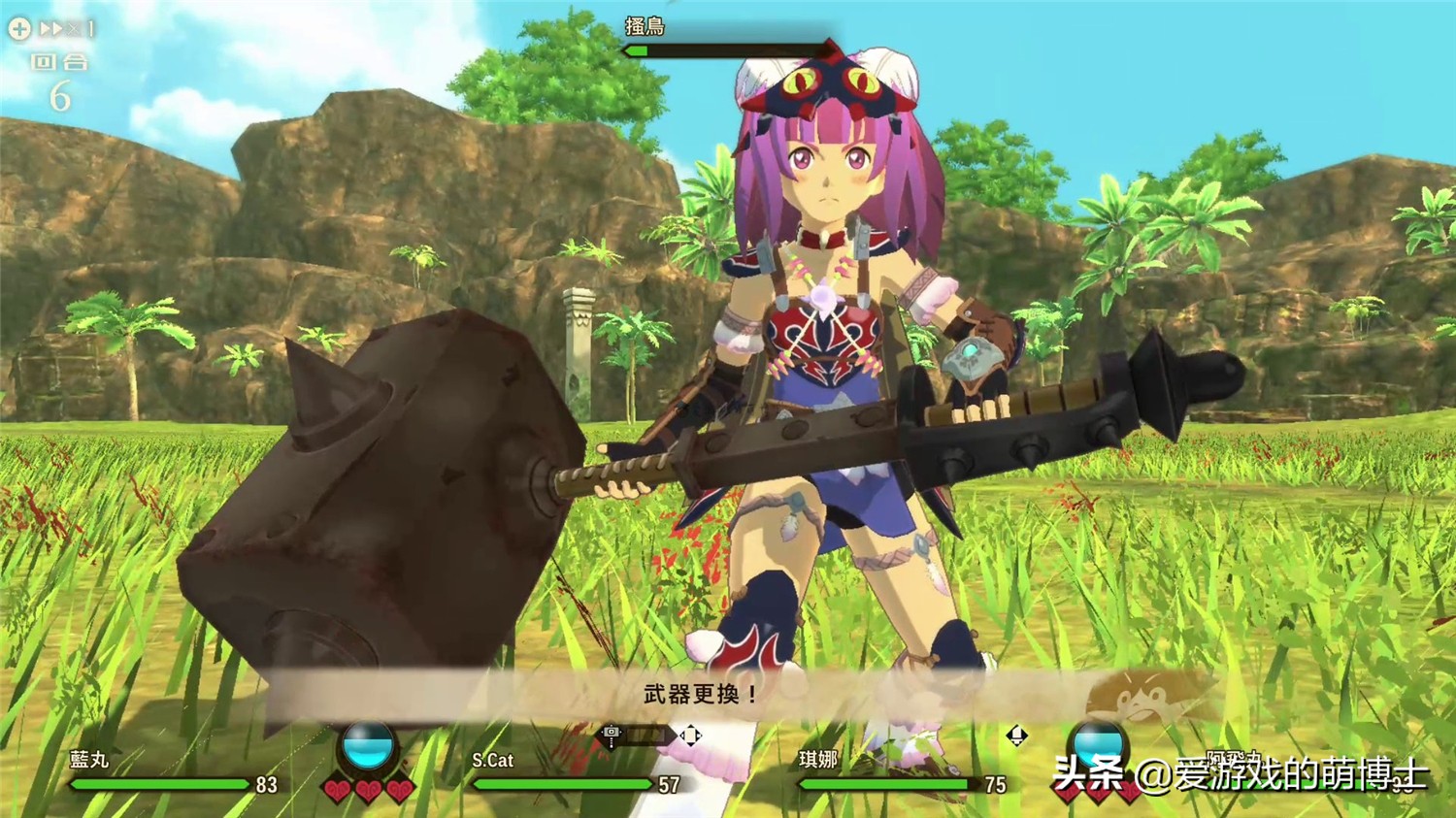Select the blue kinship orb beside 藍丸

(x=368, y=746)
